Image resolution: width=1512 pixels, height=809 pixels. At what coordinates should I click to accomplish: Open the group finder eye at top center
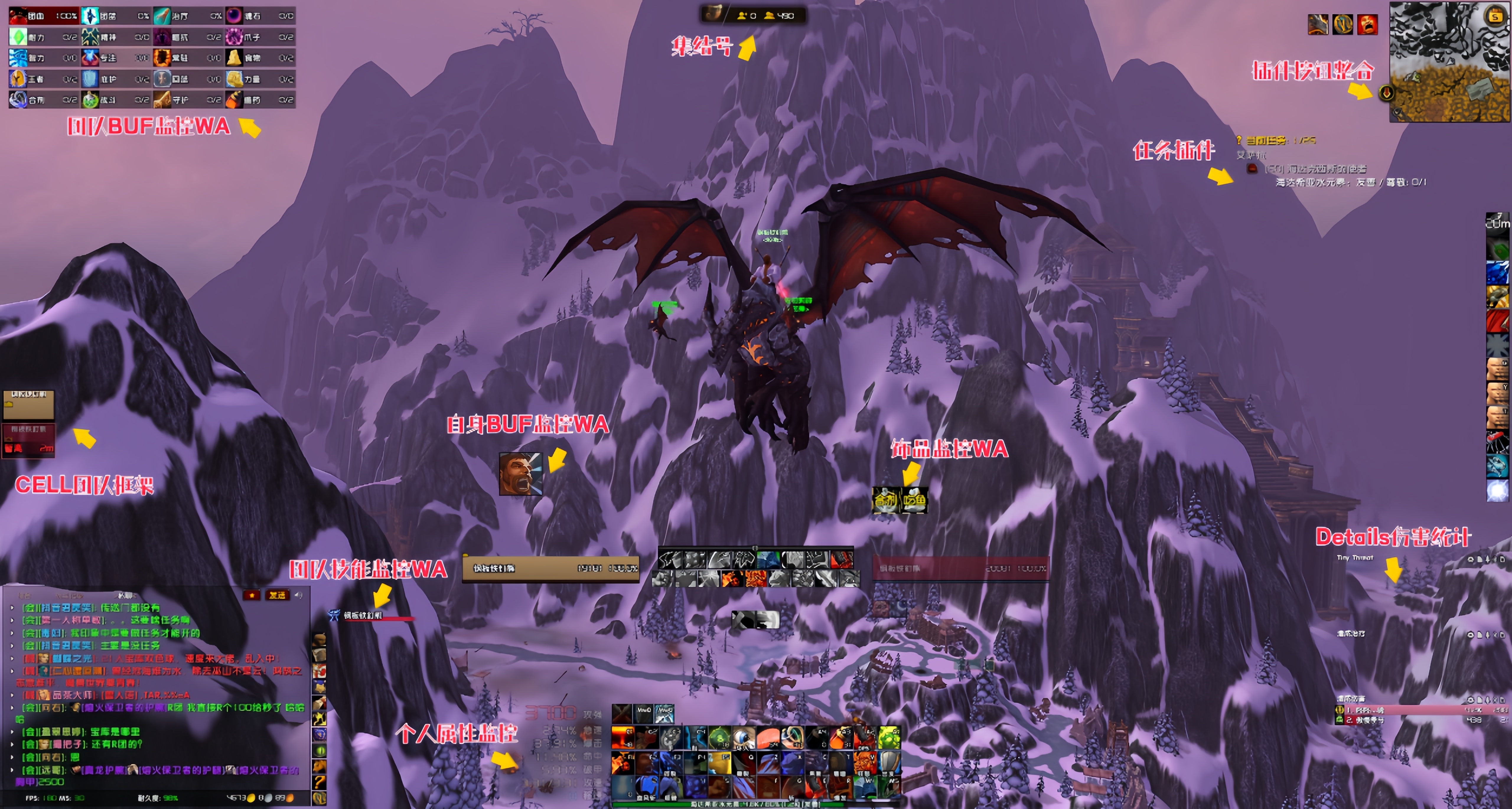(x=713, y=14)
